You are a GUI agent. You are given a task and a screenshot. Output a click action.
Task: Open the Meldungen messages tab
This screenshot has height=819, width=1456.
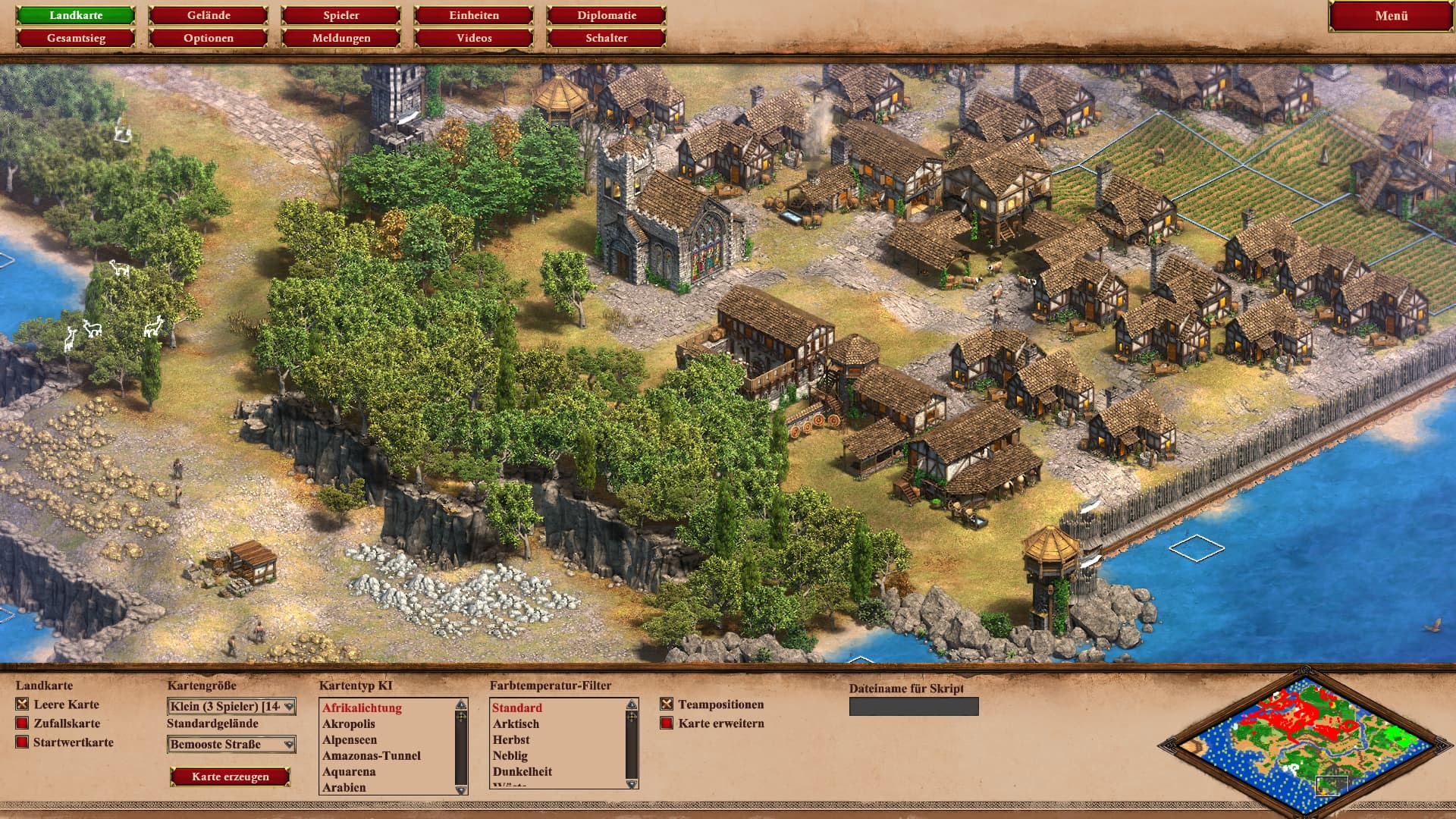pyautogui.click(x=341, y=38)
